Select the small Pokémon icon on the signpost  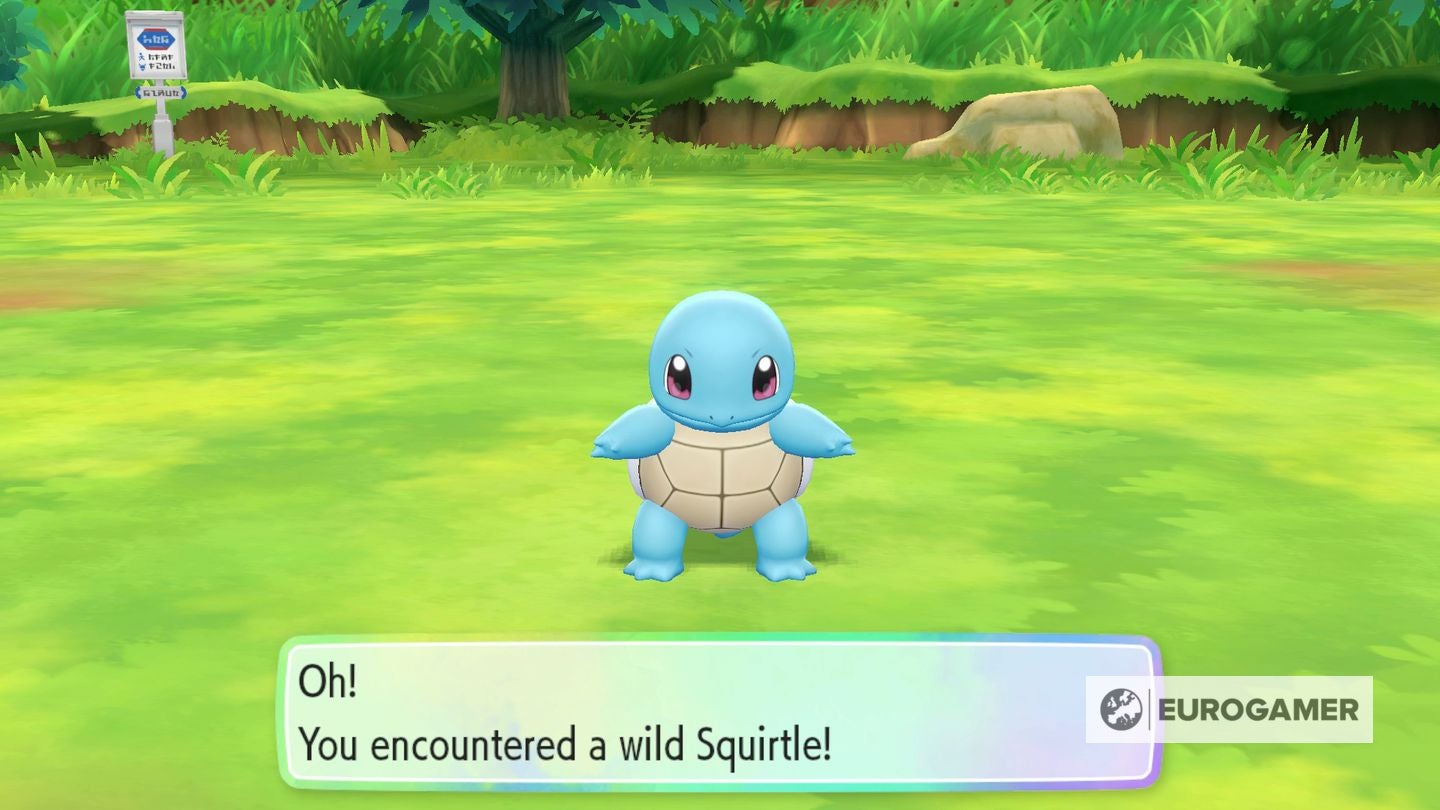142,66
